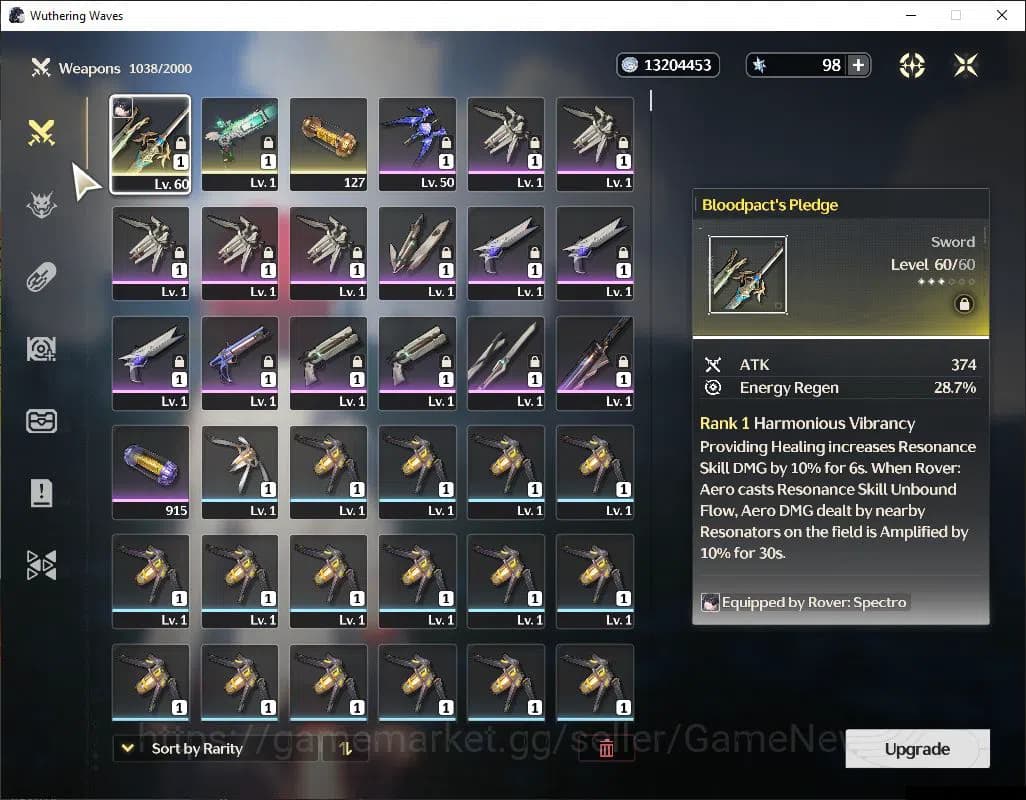Choose the golden tube item with 127 count
Screen dimensions: 1026x800
click(x=328, y=144)
